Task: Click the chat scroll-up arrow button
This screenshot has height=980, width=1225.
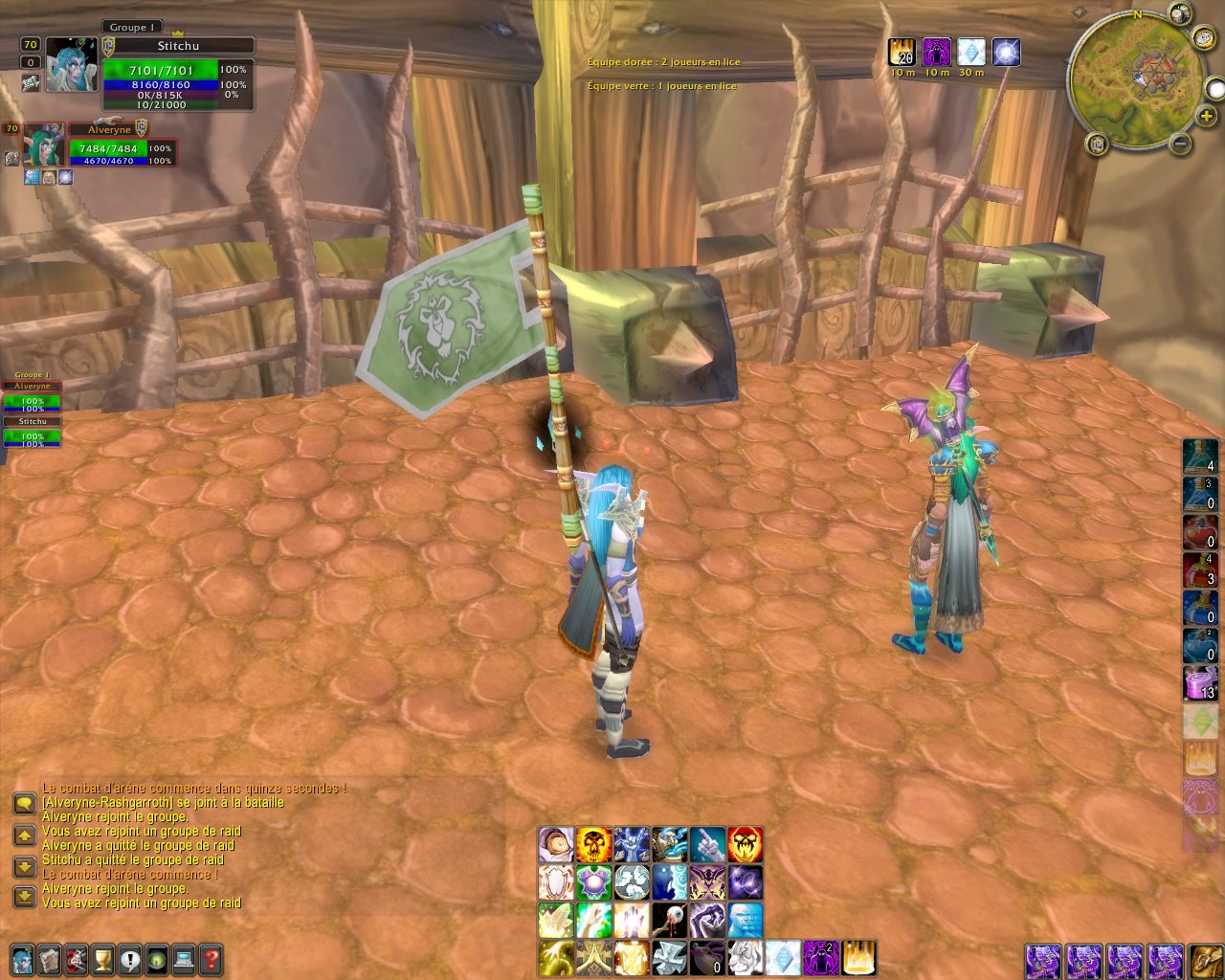Action: (x=24, y=835)
